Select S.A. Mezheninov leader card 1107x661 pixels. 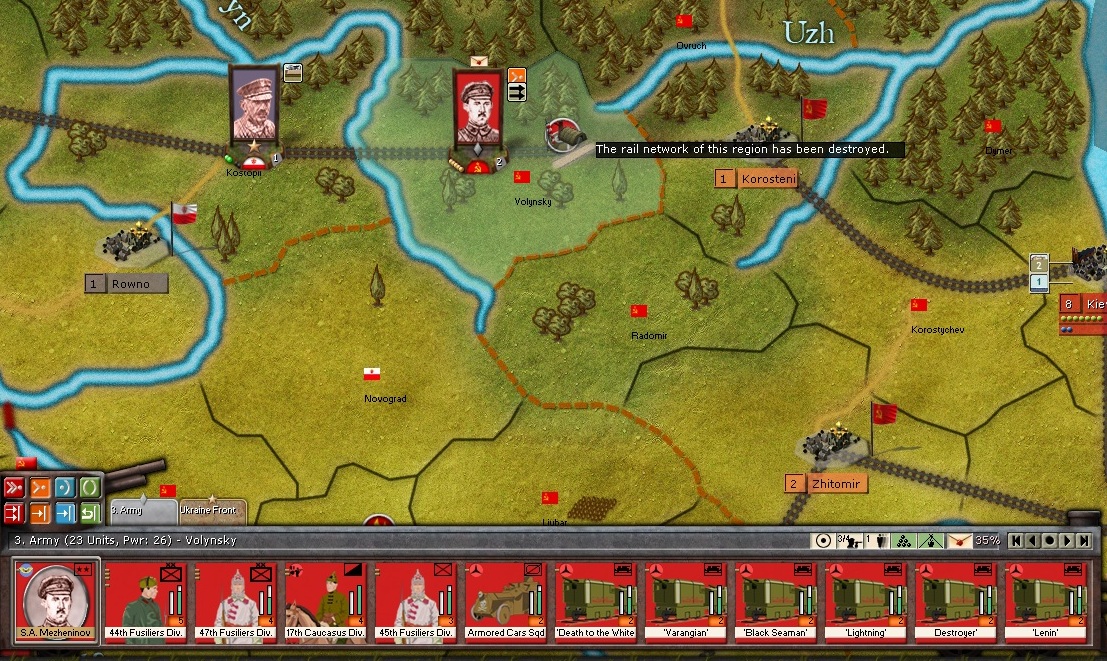tap(56, 602)
